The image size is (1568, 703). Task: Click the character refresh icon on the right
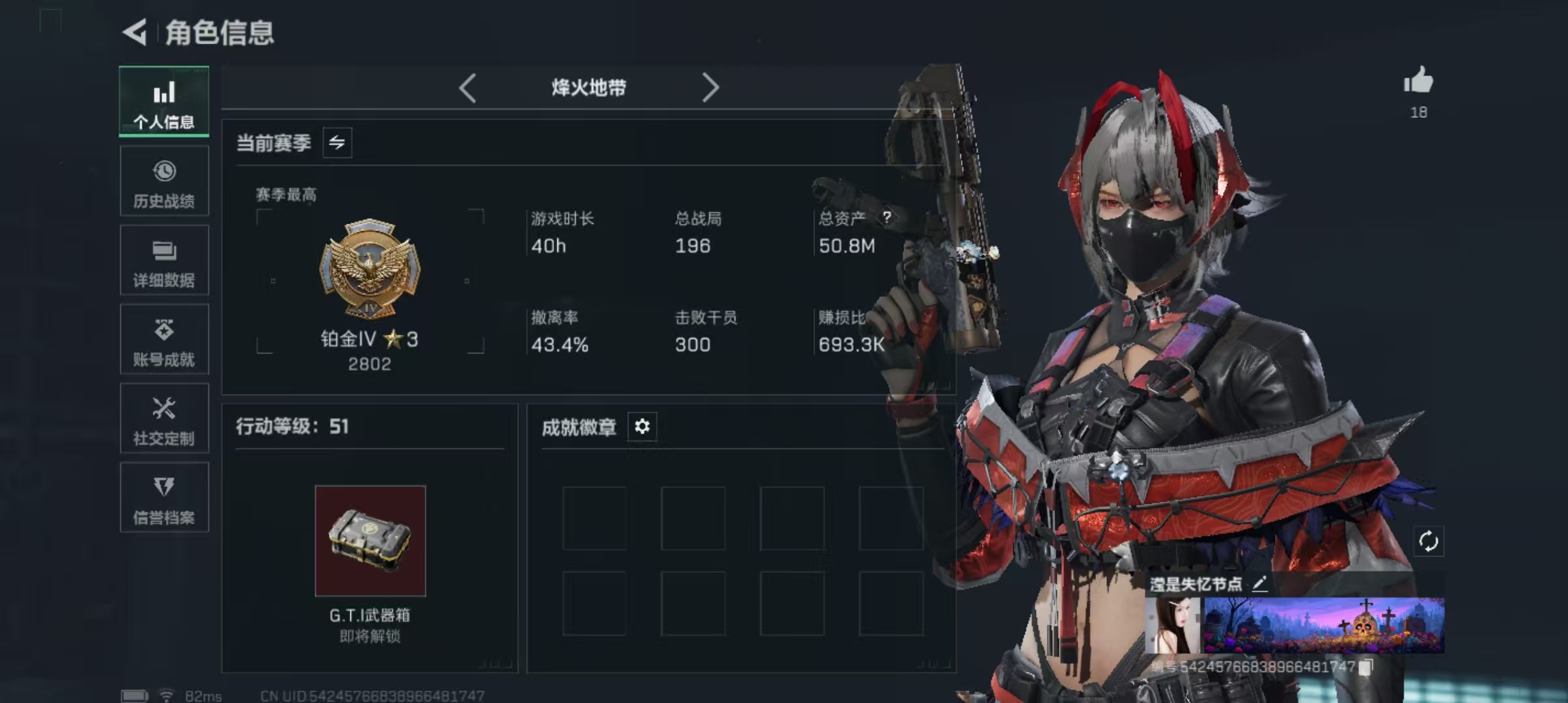click(1430, 542)
